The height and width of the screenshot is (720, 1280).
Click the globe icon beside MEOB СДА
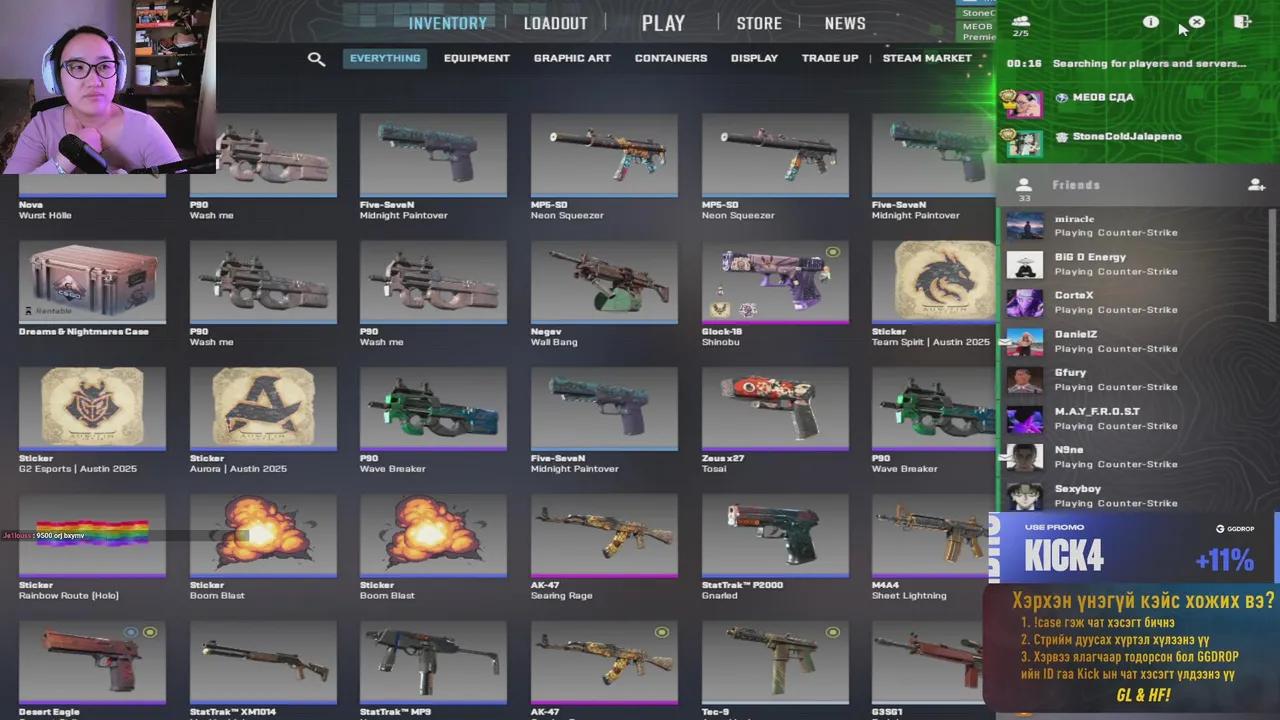click(x=1061, y=97)
